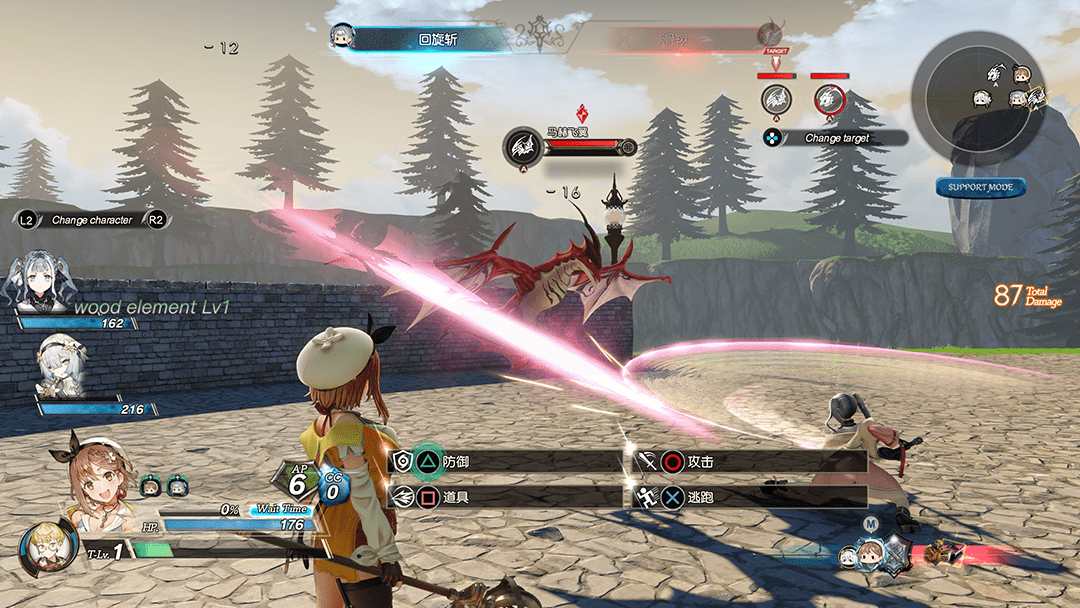
Task: Click the Change character label
Action: pyautogui.click(x=91, y=220)
